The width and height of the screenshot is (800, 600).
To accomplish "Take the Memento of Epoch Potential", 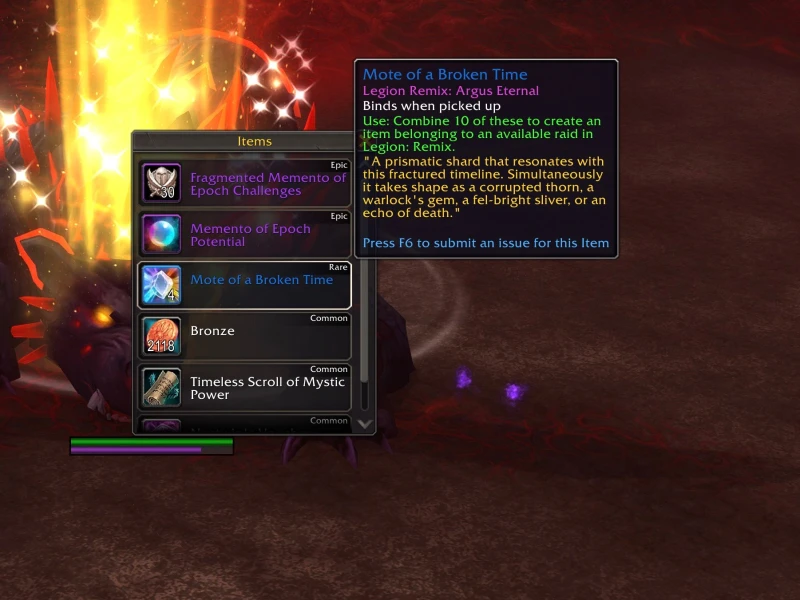I will [x=245, y=235].
